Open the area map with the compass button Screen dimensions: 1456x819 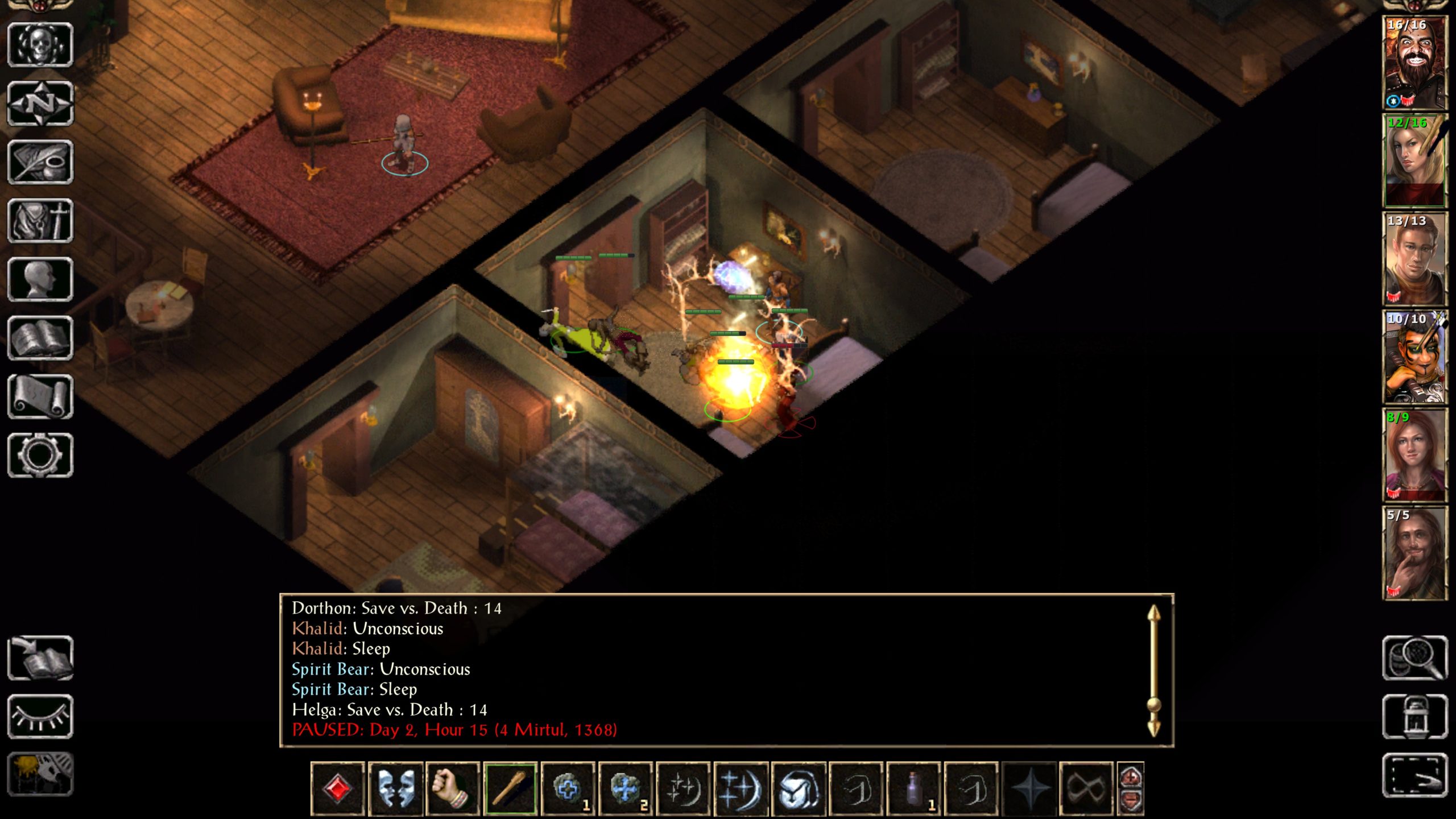[40, 104]
